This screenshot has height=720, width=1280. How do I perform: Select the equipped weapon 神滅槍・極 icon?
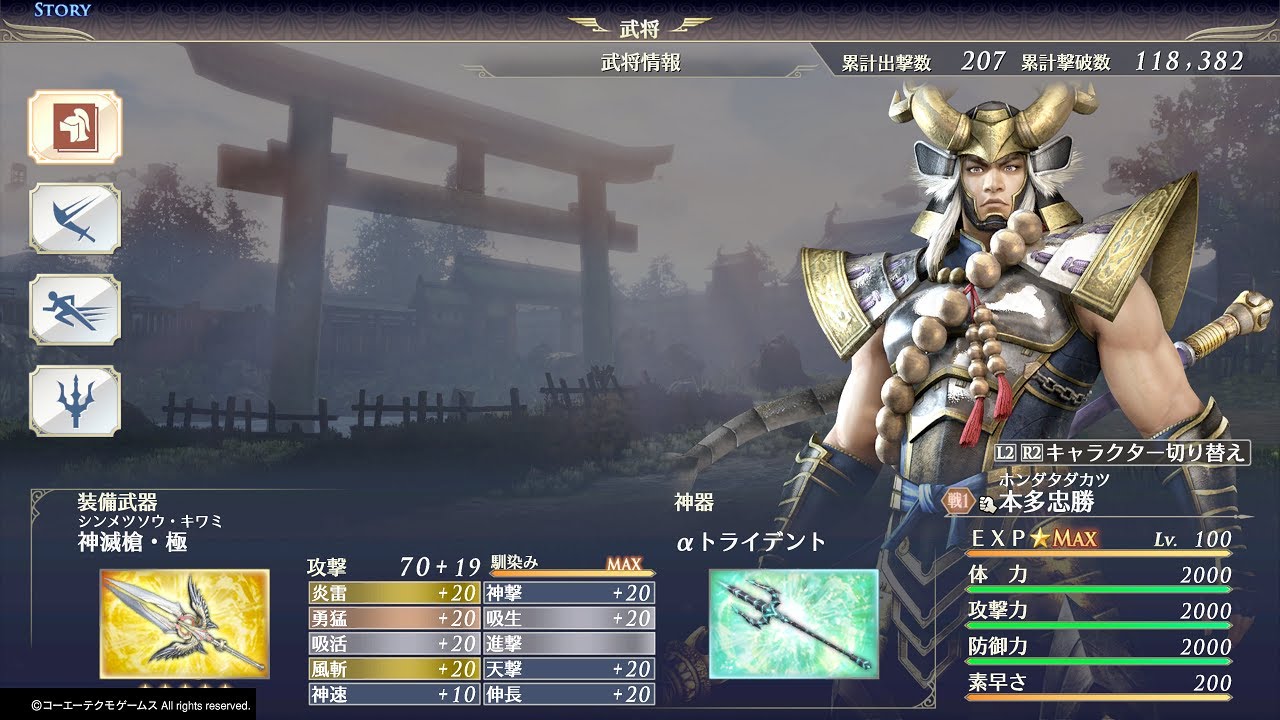[x=184, y=624]
